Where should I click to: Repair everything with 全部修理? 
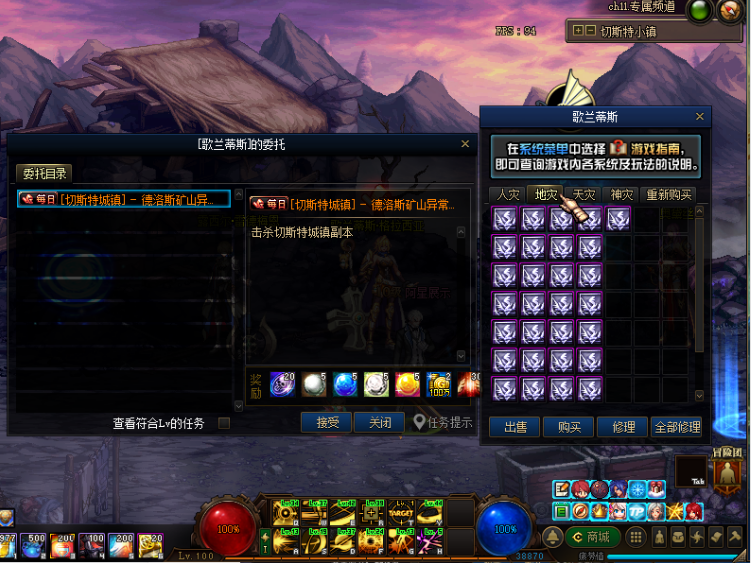(x=677, y=427)
